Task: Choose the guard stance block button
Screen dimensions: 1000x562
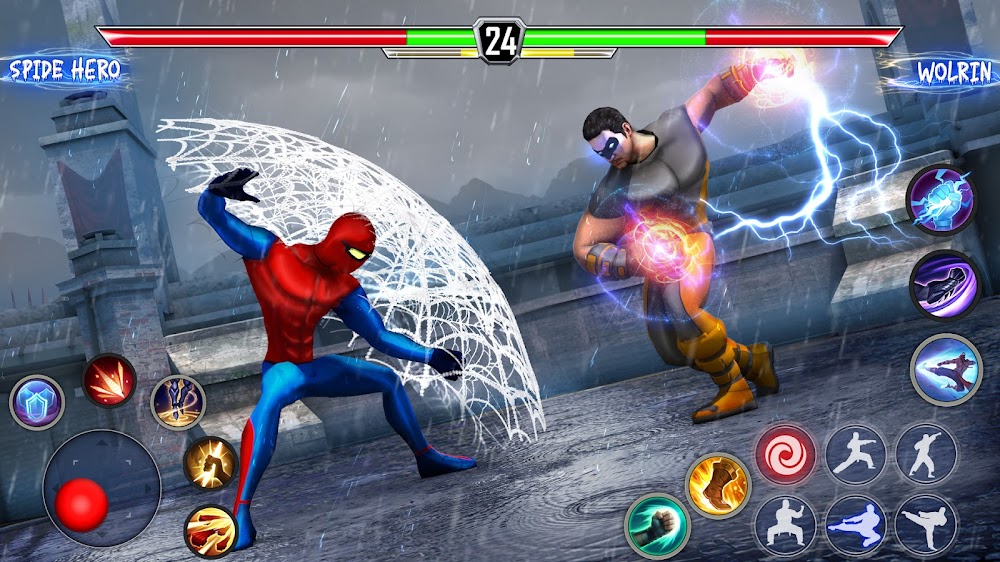Action: click(785, 525)
